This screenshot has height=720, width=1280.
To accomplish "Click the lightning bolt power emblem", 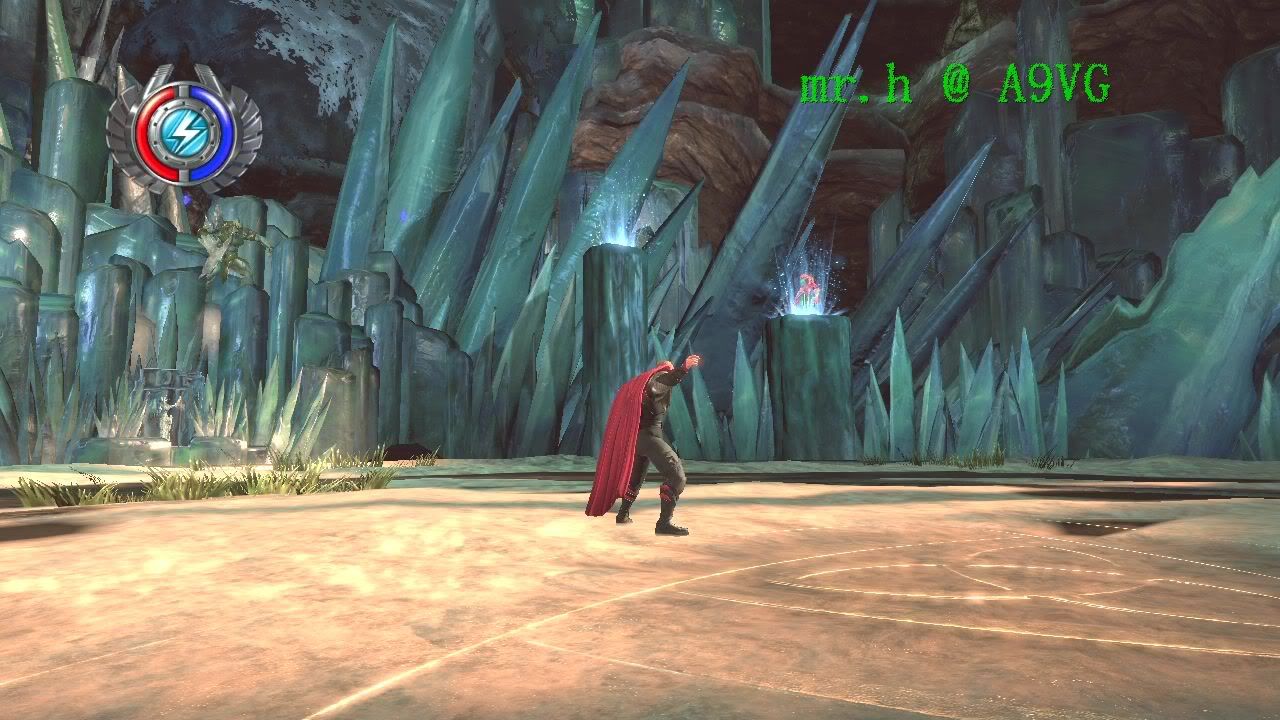I will click(185, 129).
